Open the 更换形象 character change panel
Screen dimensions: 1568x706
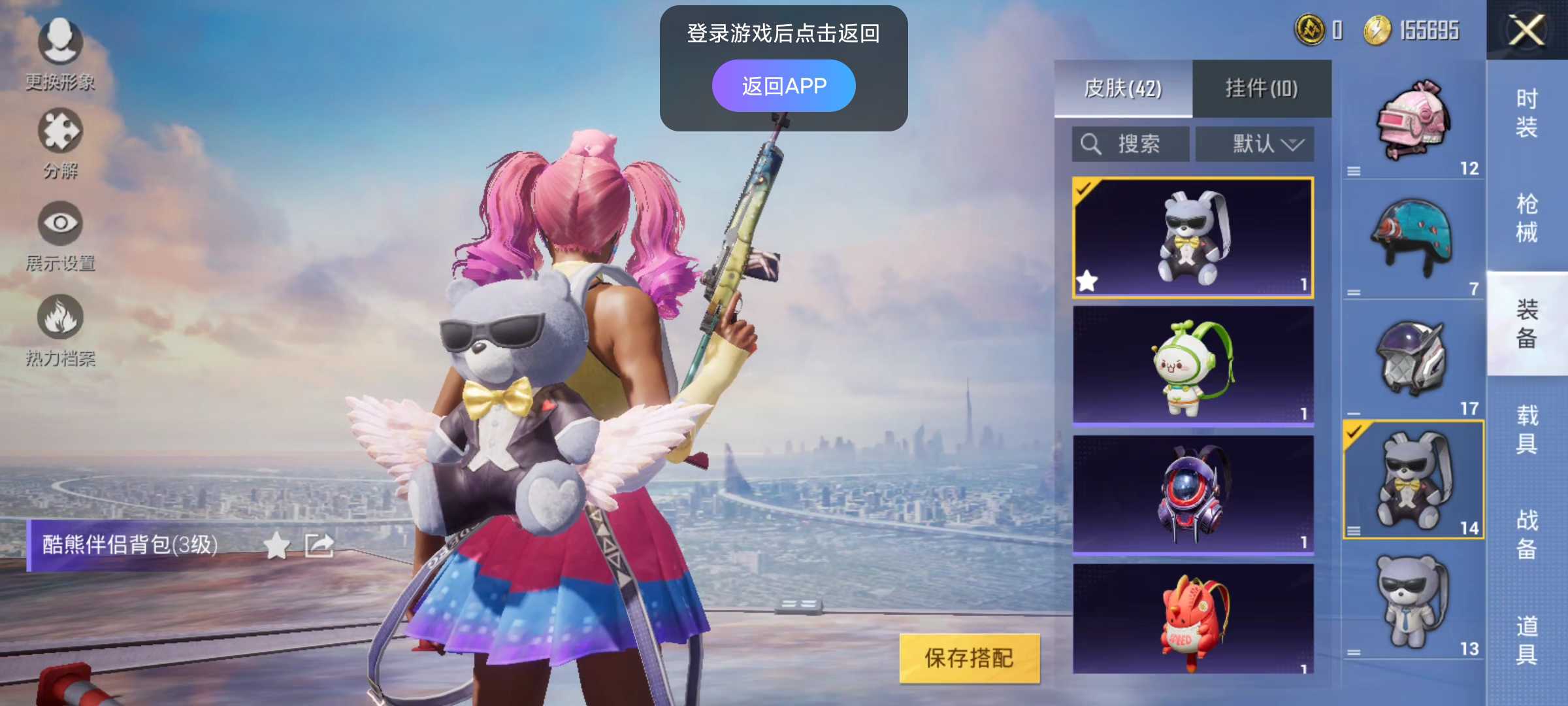coord(61,49)
